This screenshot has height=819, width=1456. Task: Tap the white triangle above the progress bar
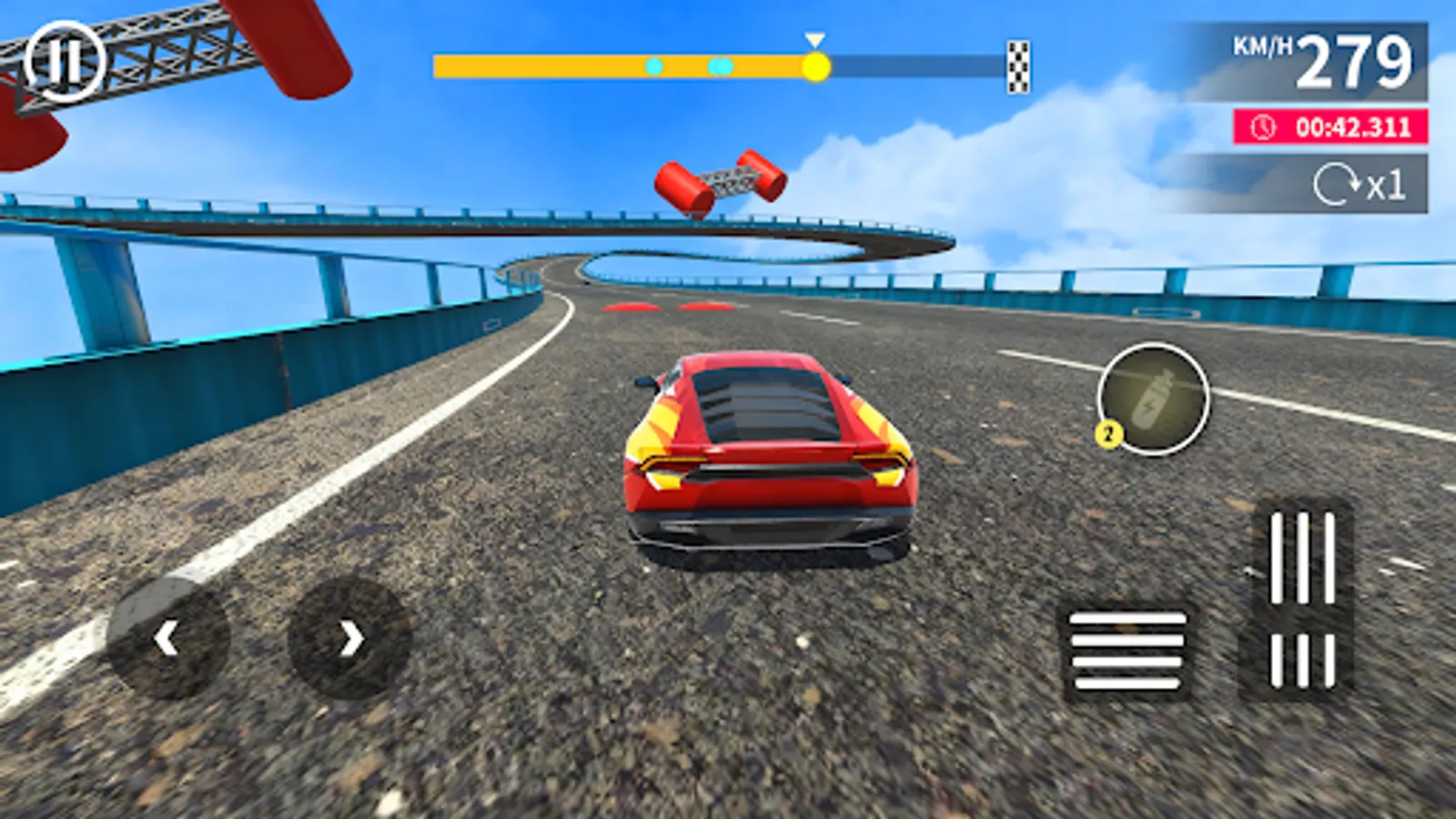(814, 40)
